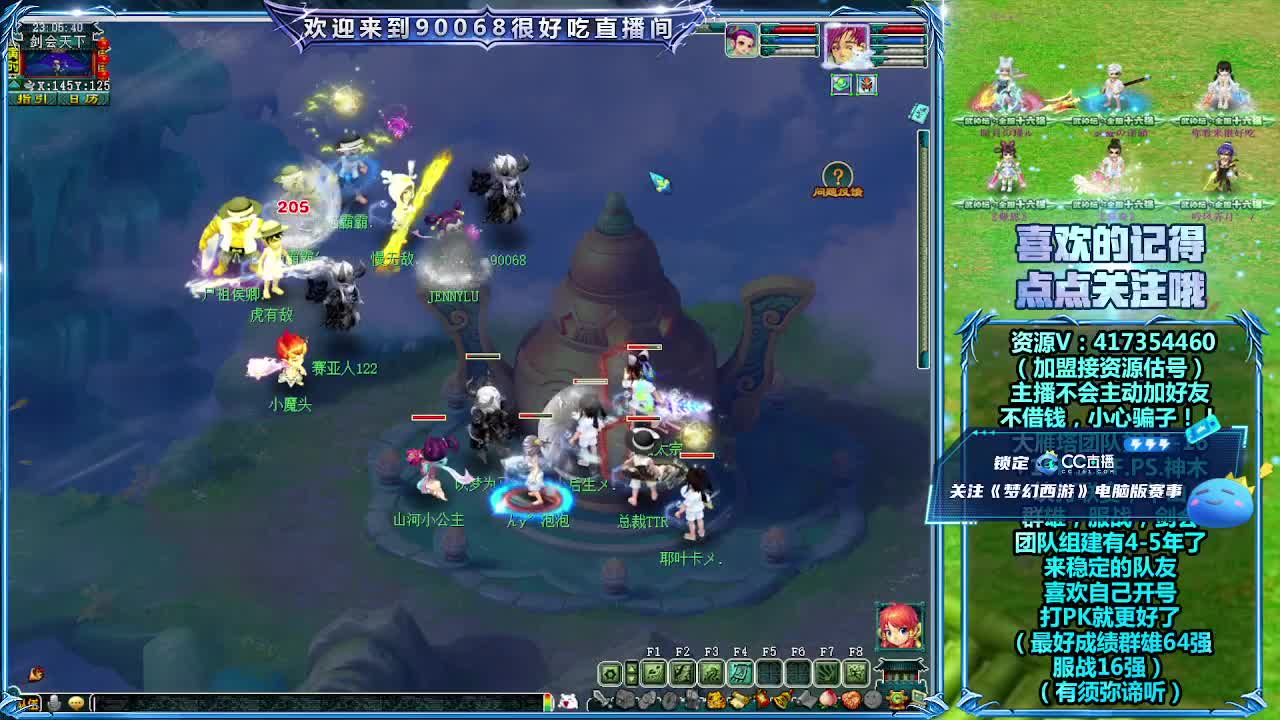This screenshot has height=720, width=1280.
Task: Open the emoji bubble icon near the chat input
Action: (x=75, y=701)
